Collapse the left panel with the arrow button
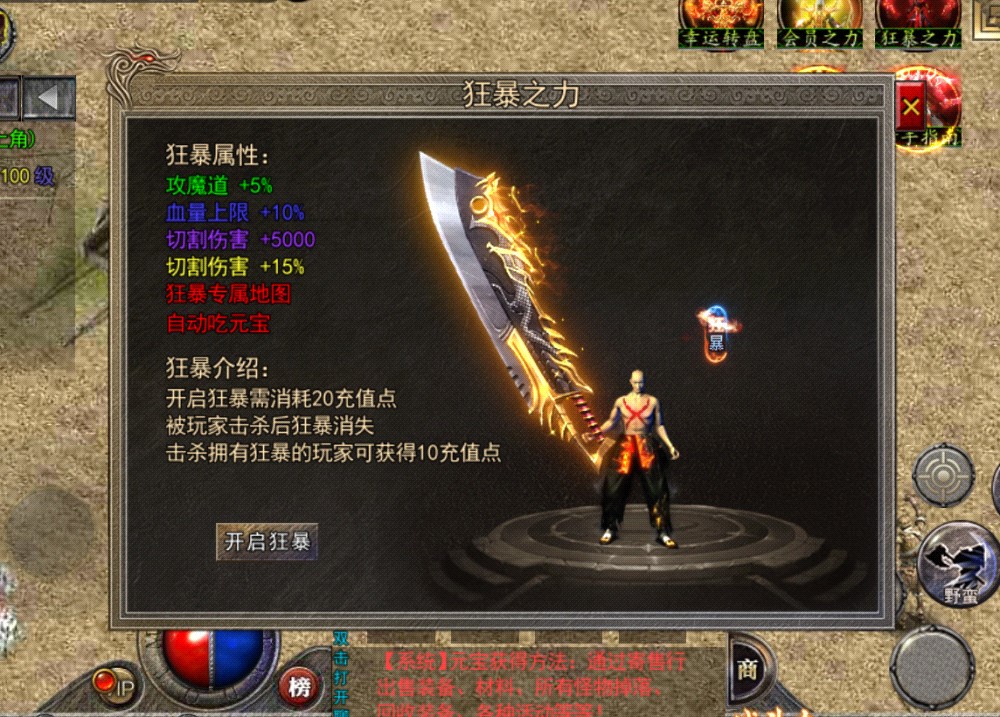 (49, 98)
